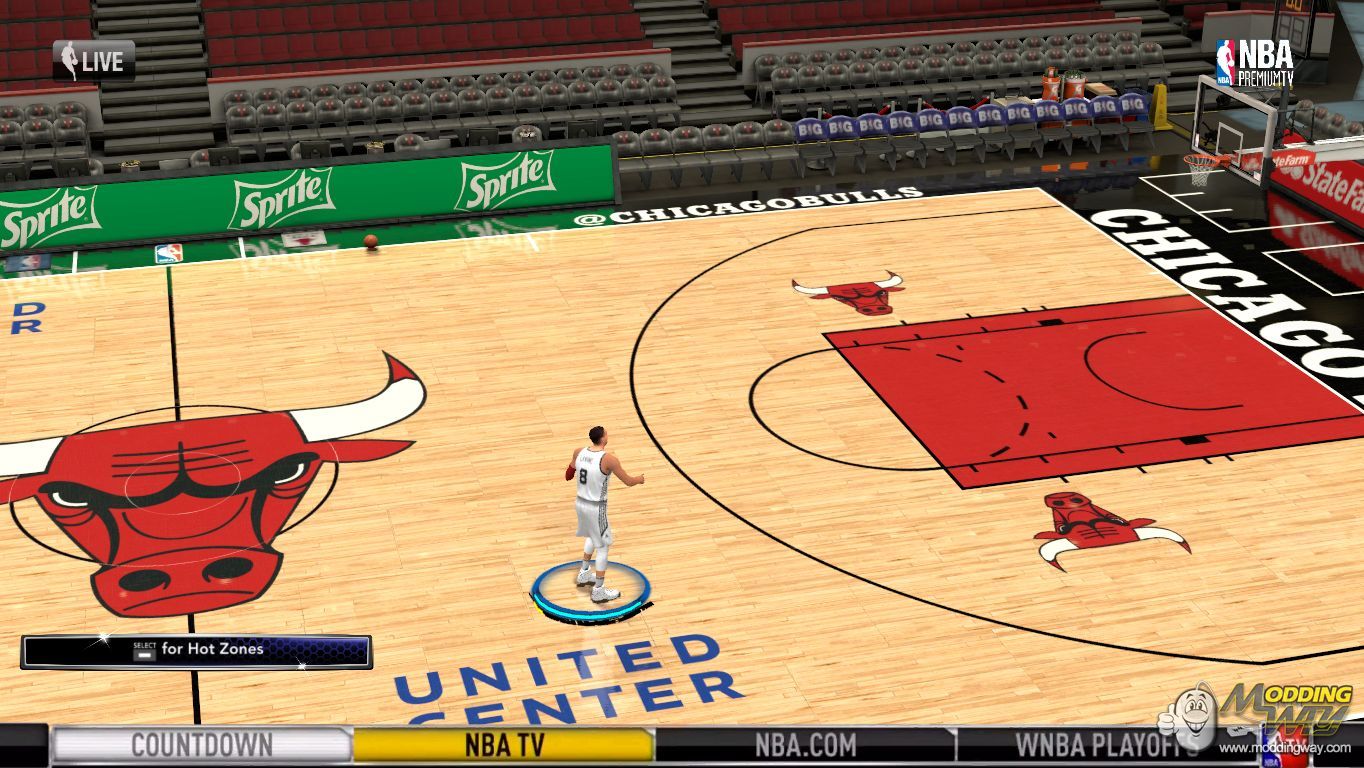This screenshot has width=1364, height=768.
Task: Choose the WNBA PLAYOFFS tab
Action: click(1106, 745)
